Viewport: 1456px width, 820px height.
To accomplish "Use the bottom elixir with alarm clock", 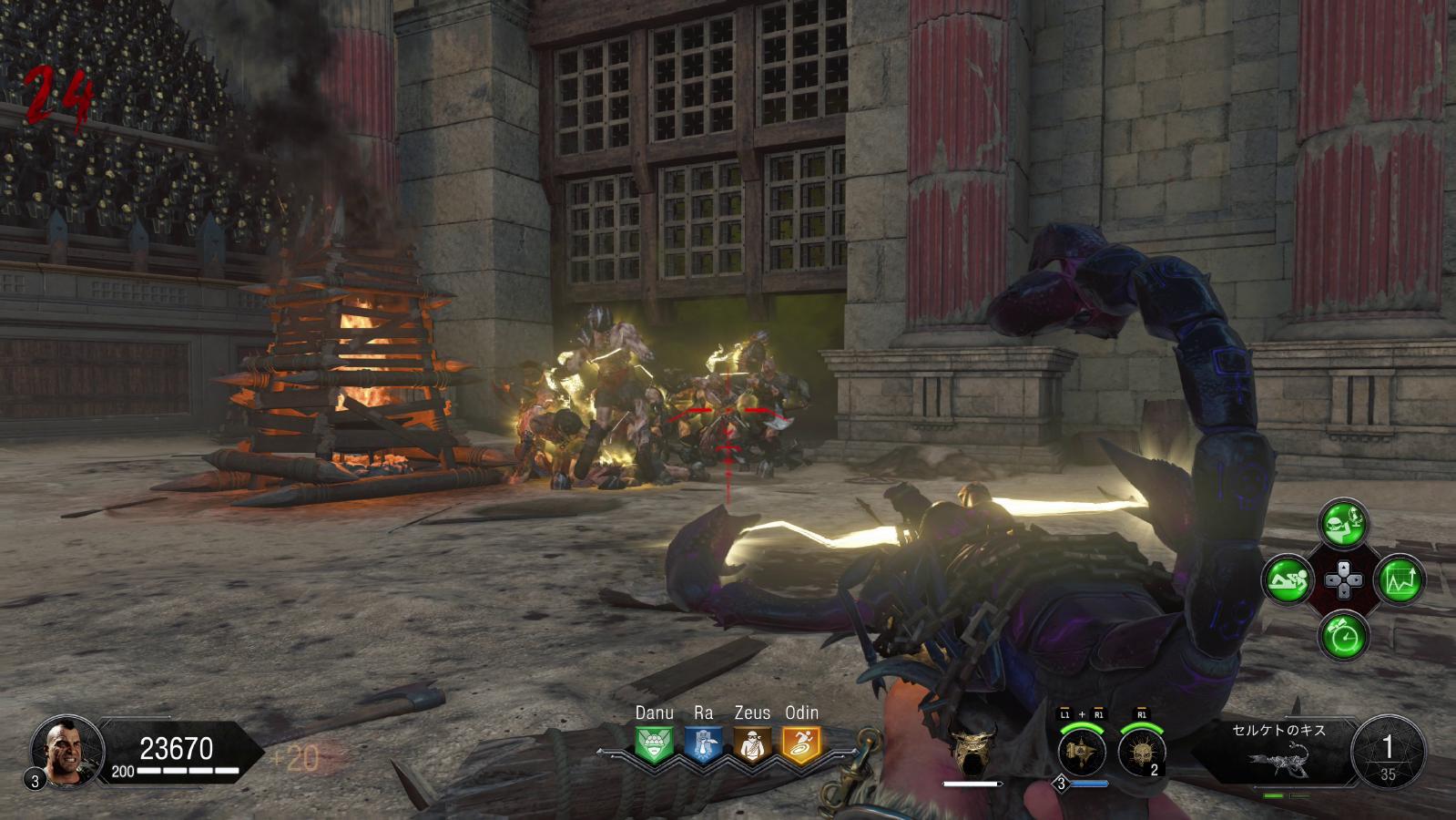I will (x=1343, y=635).
